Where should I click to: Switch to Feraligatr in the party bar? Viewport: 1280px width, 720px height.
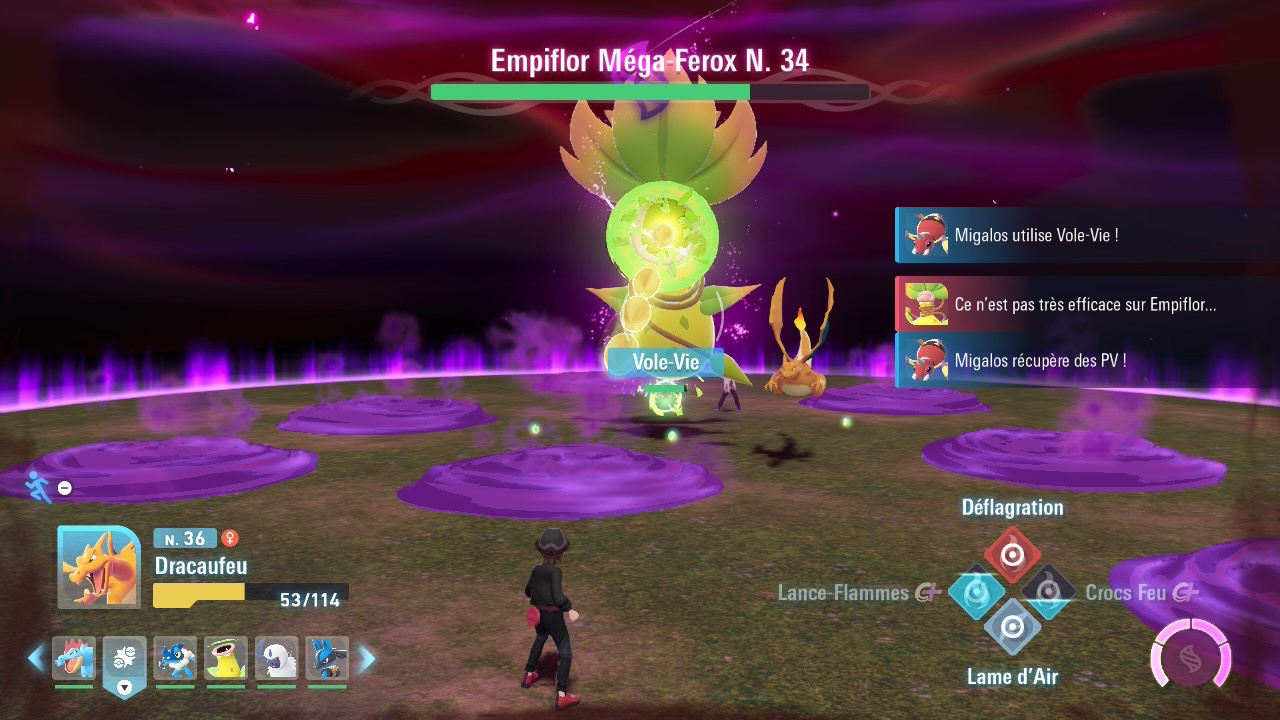[74, 658]
